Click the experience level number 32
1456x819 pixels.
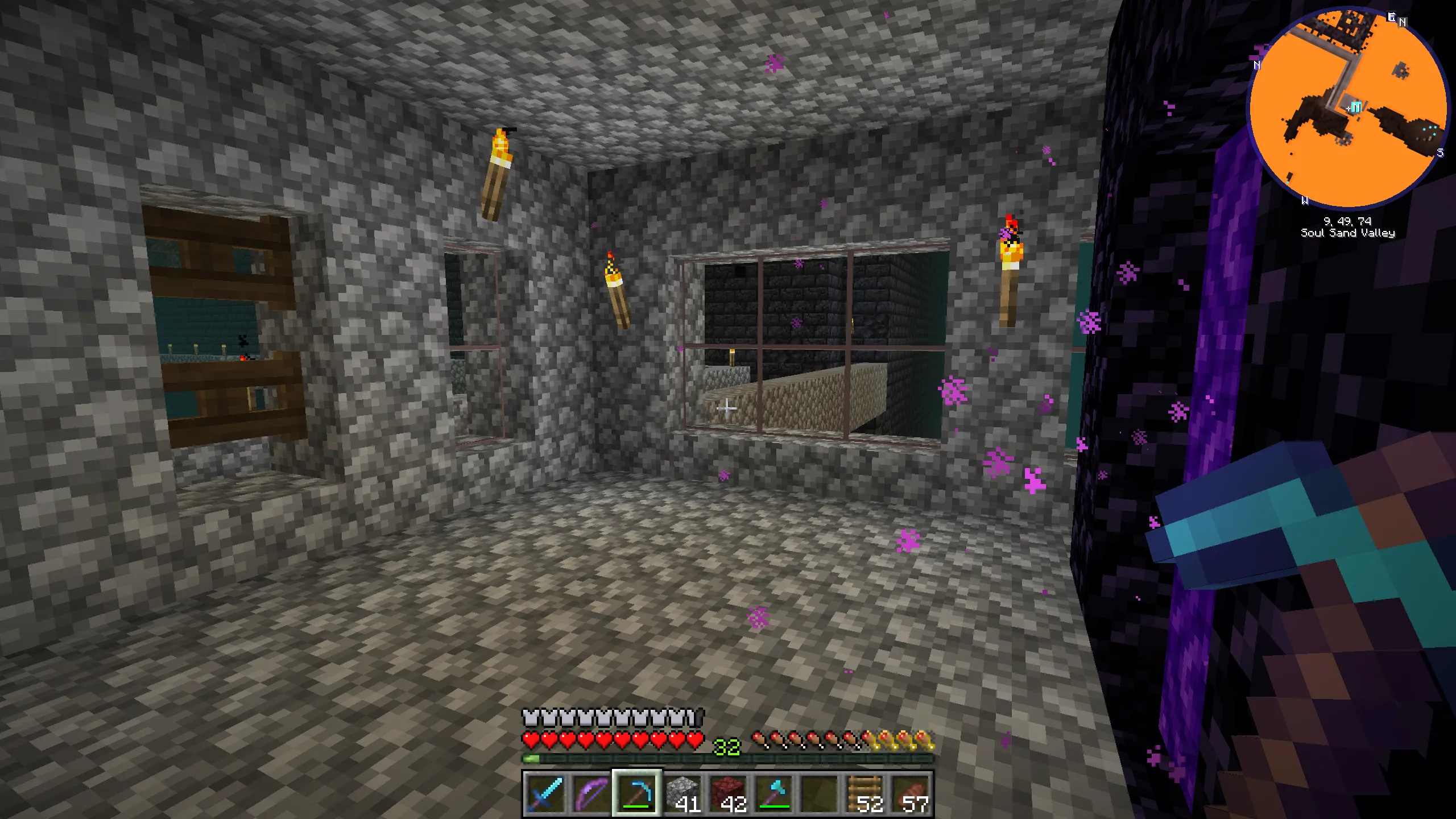pyautogui.click(x=727, y=746)
